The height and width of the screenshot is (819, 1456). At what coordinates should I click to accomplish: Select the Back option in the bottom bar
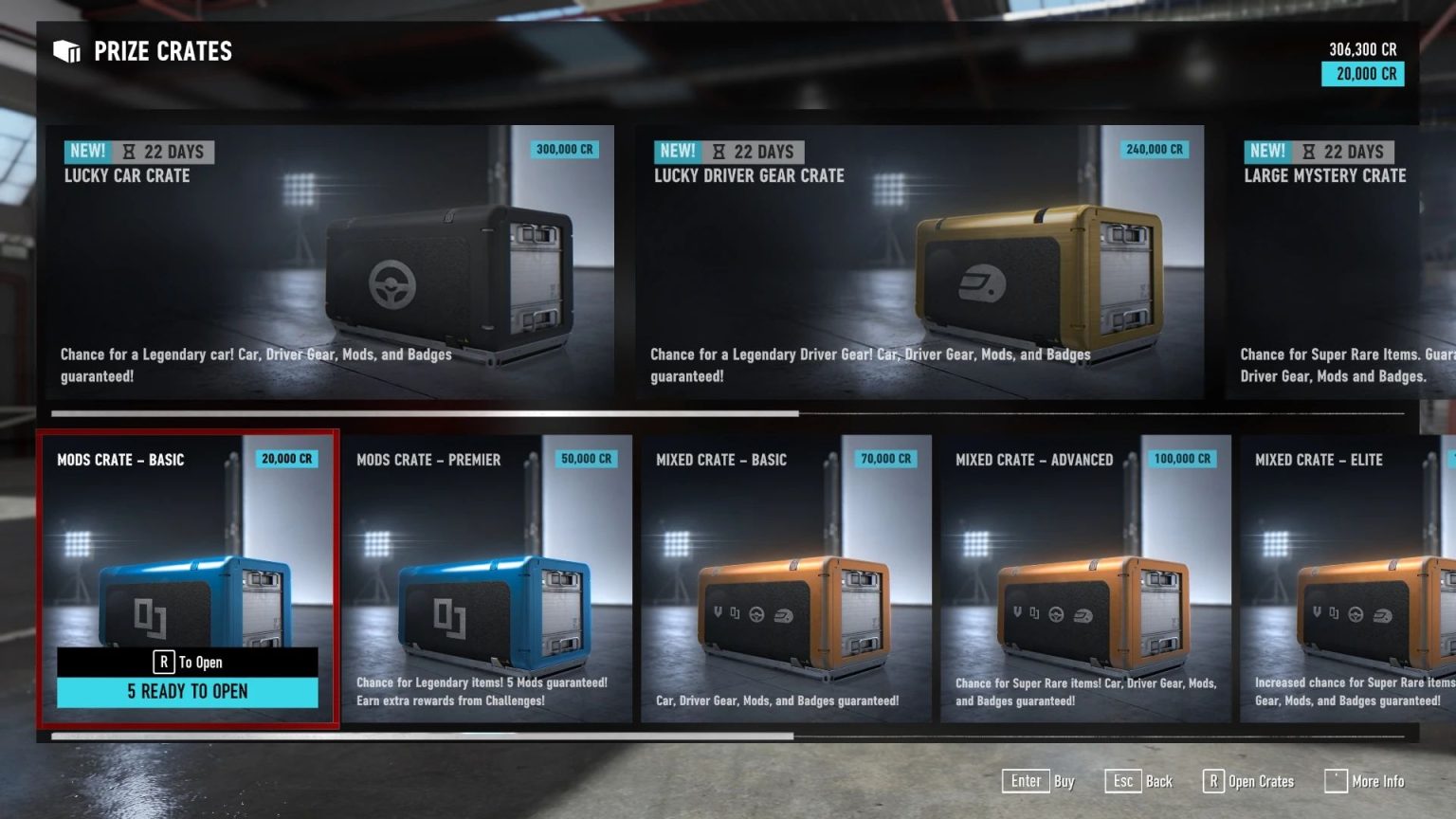1159,781
